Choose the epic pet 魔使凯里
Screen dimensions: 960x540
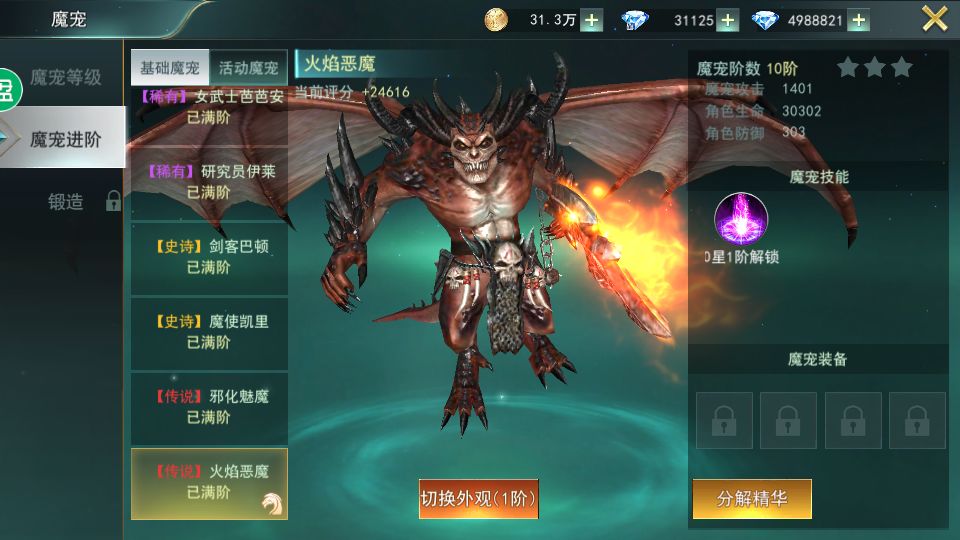pos(209,332)
